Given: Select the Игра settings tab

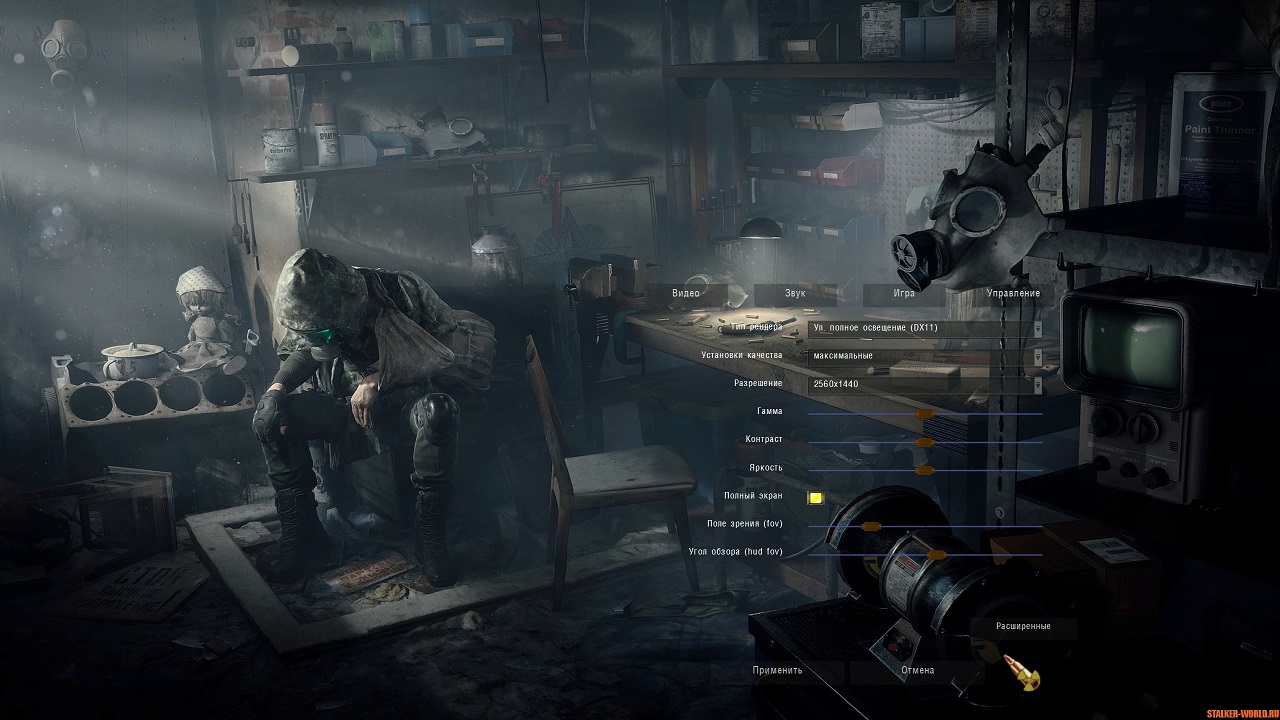Looking at the screenshot, I should [903, 293].
